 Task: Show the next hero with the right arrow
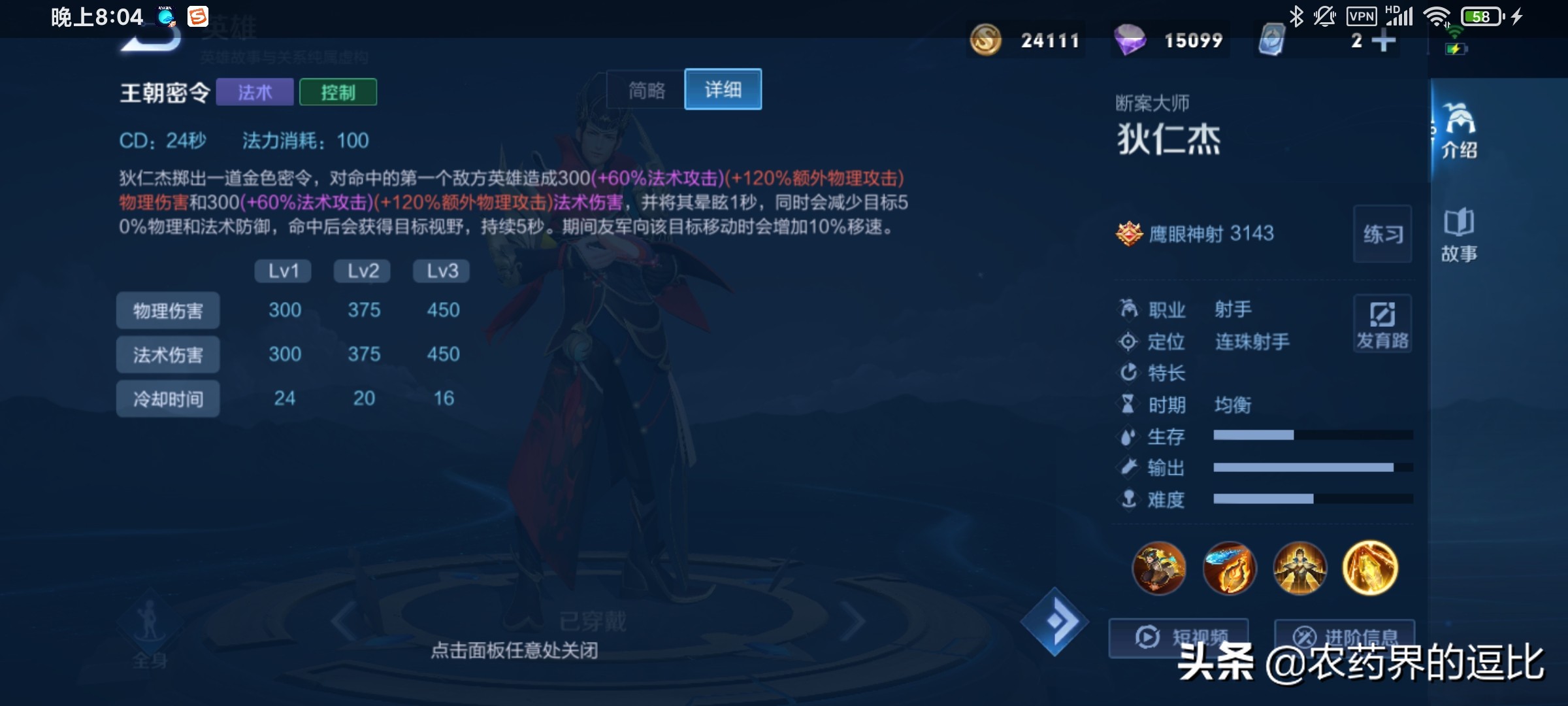point(853,622)
